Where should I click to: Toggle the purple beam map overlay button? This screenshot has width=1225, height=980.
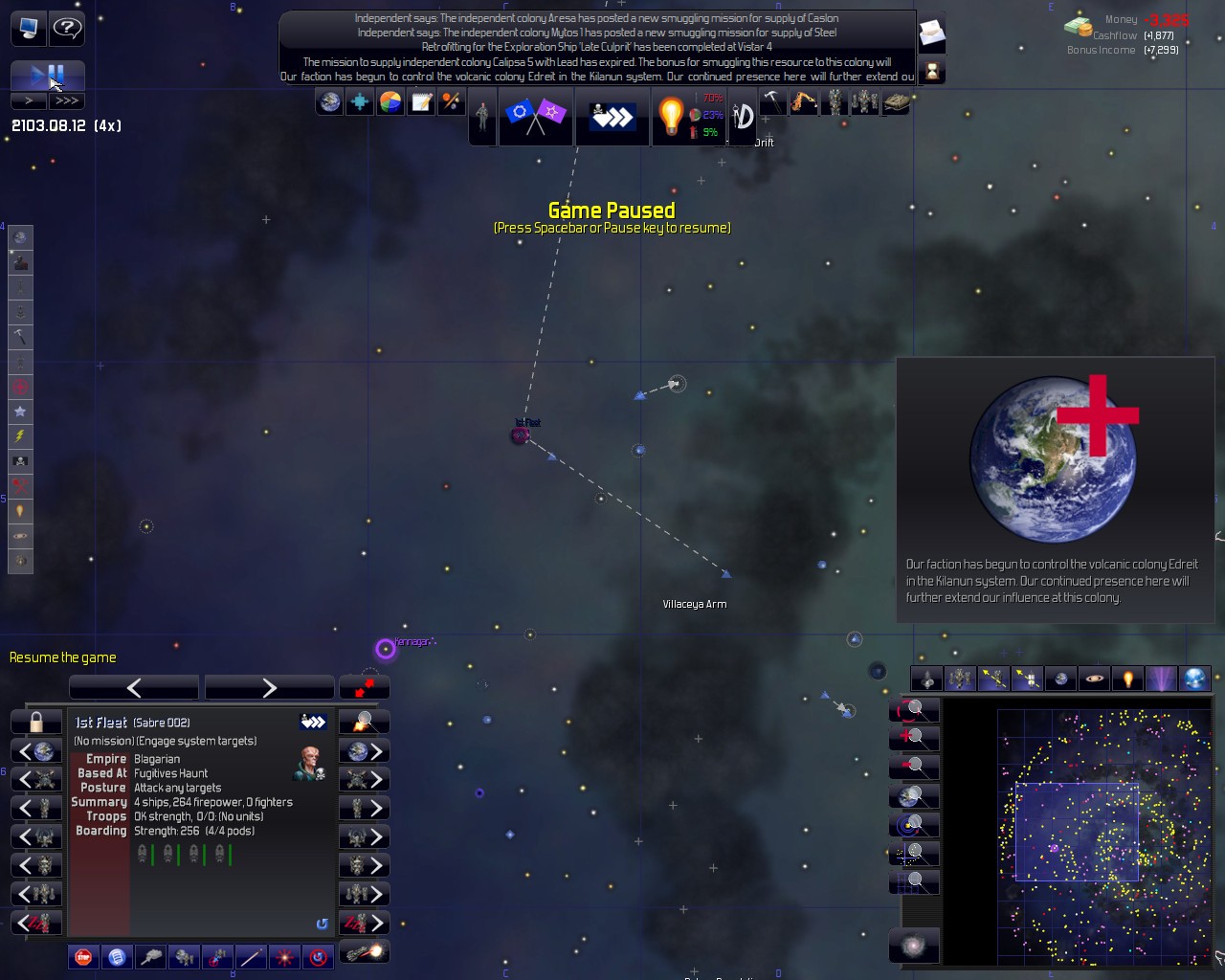[x=1161, y=679]
